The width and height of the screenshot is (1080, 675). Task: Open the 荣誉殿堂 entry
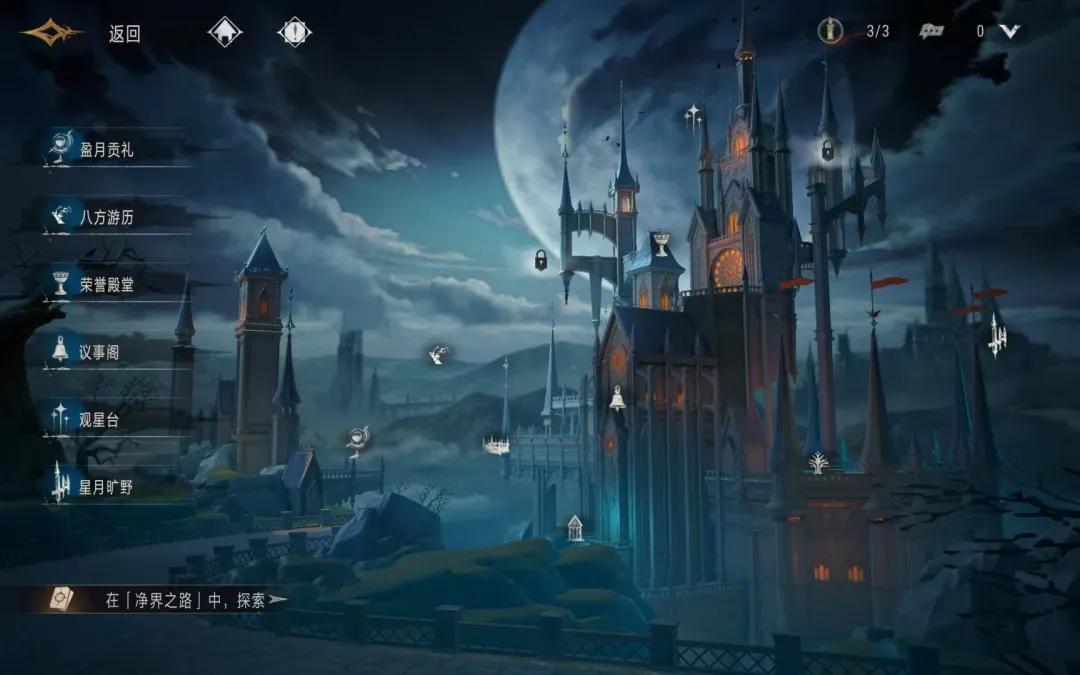coord(106,285)
